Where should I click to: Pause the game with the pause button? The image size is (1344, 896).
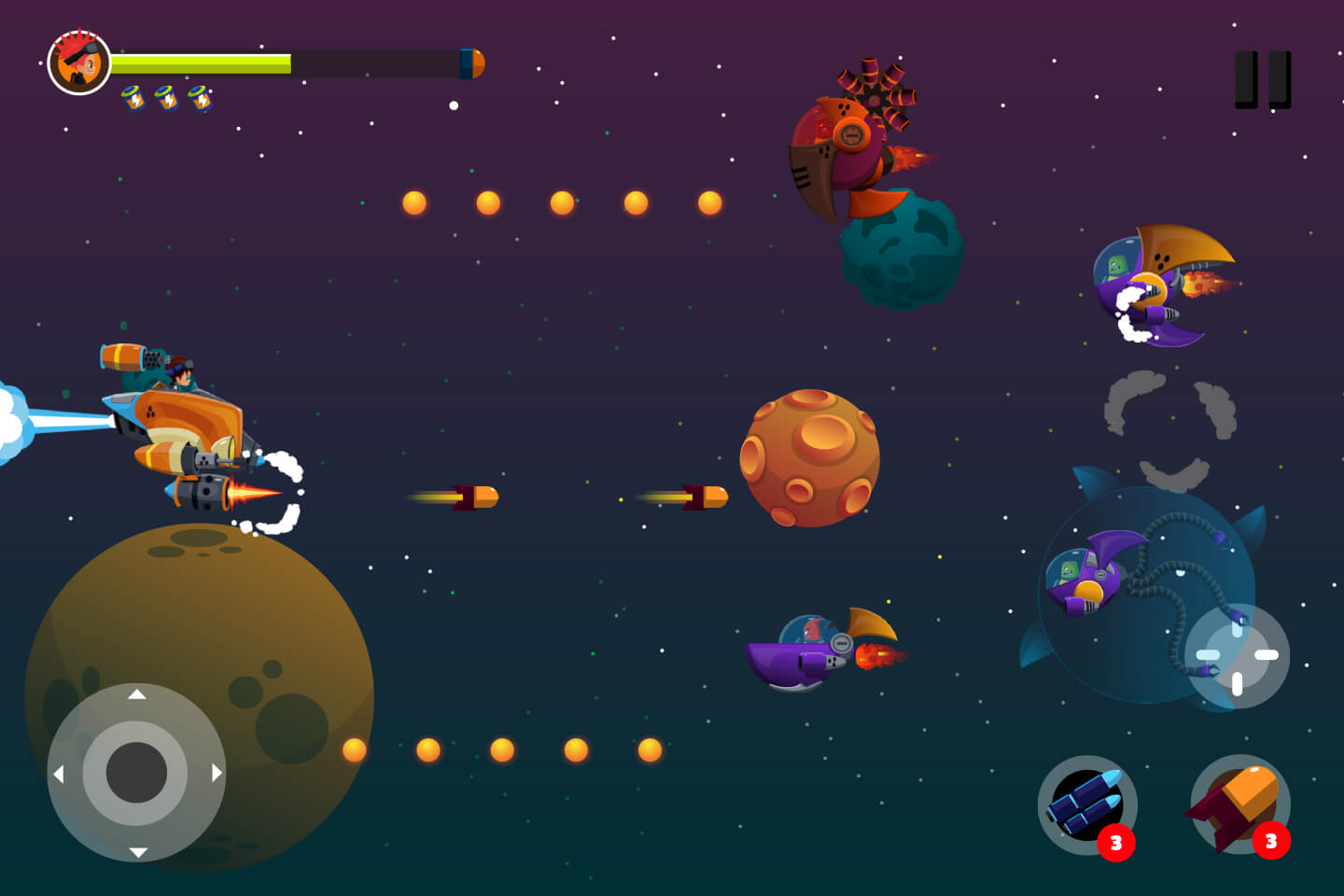coord(1263,79)
